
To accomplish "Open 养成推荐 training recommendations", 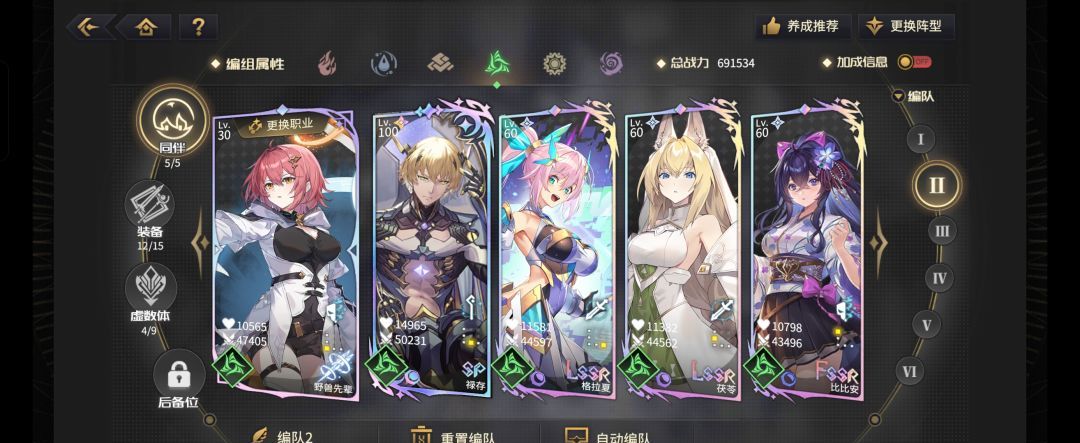I will [x=801, y=26].
